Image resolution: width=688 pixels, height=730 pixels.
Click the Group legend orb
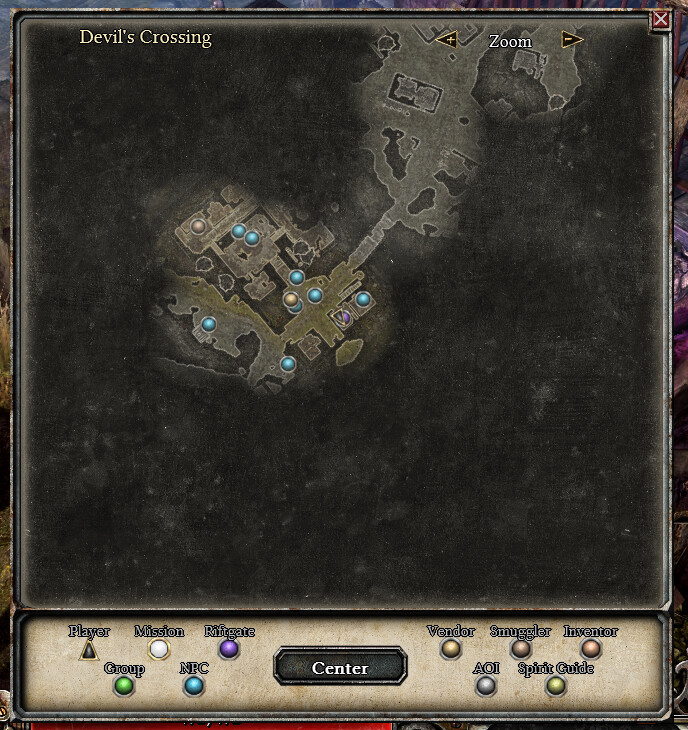click(124, 686)
